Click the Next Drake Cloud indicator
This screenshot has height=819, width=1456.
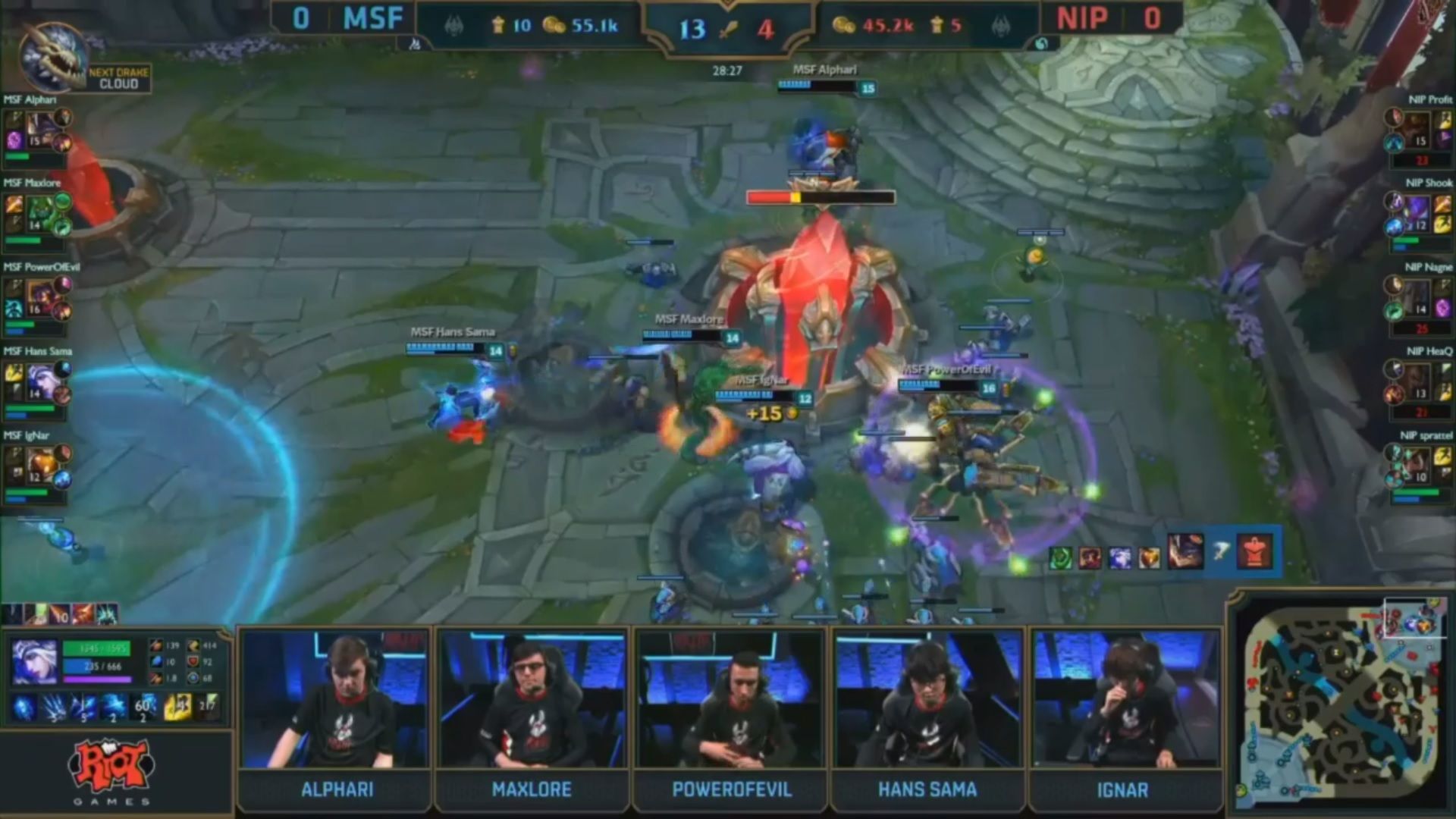[118, 78]
